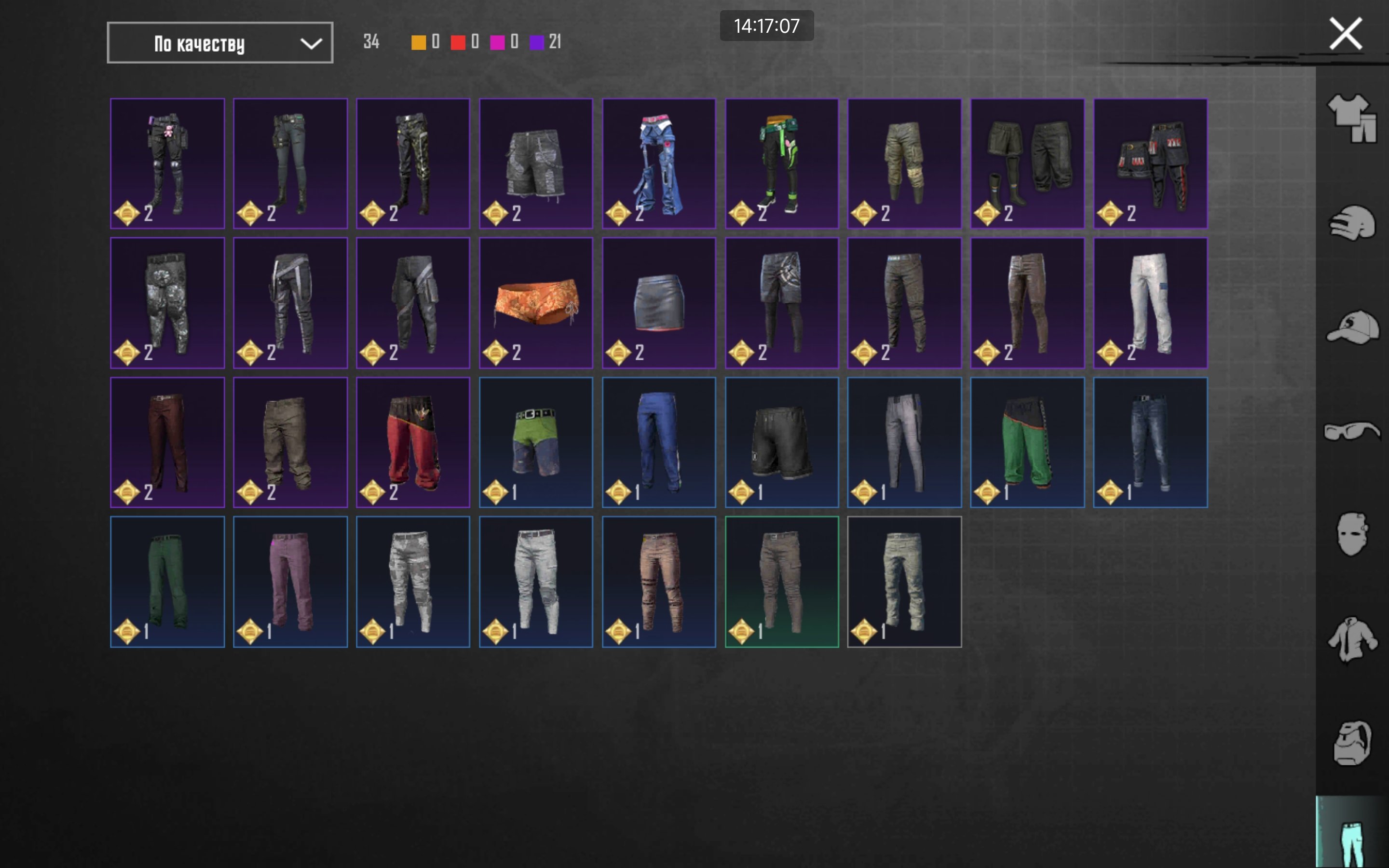
Task: Close the inventory with the X button
Action: coord(1345,34)
